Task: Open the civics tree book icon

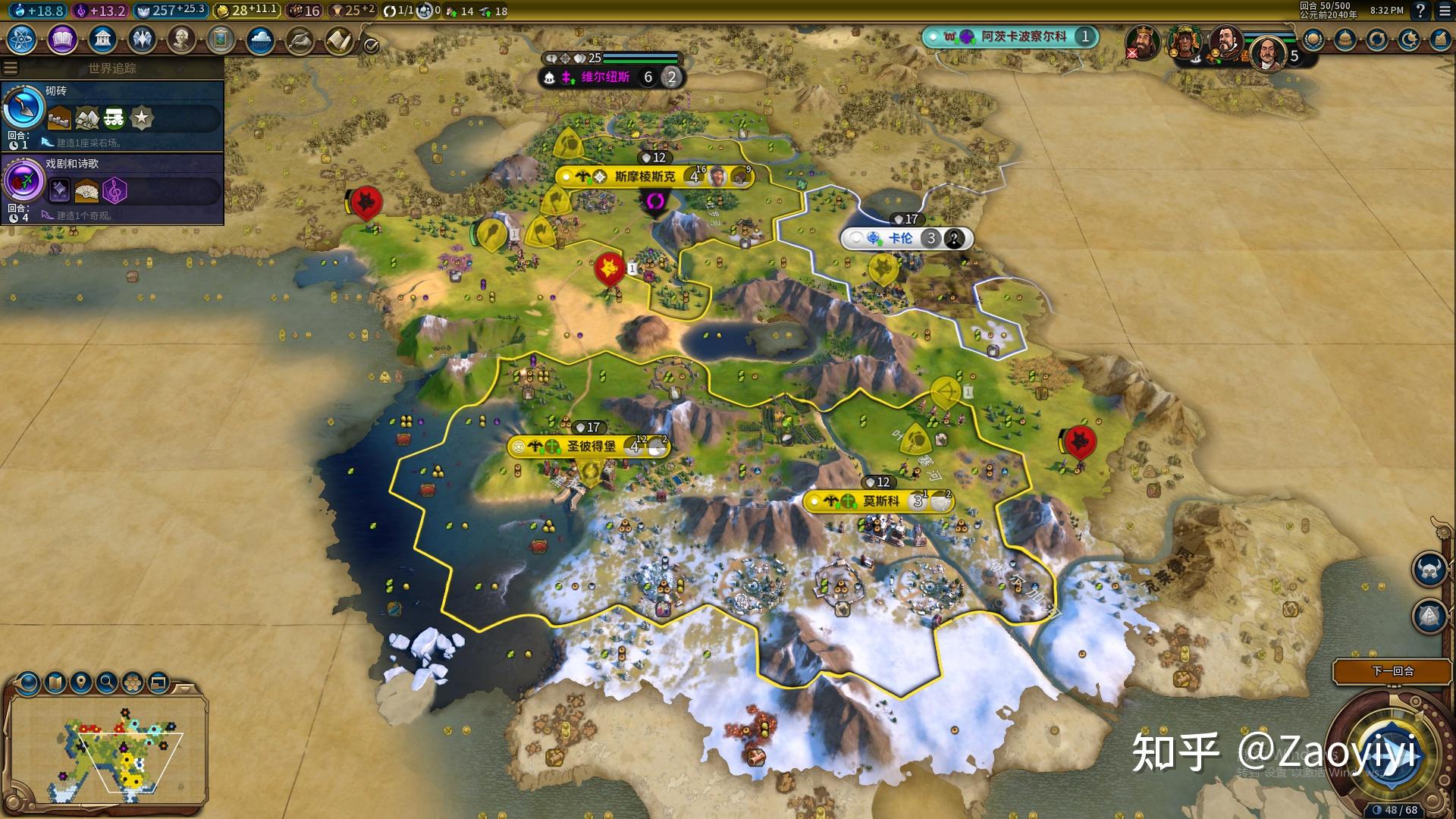Action: coord(62,39)
